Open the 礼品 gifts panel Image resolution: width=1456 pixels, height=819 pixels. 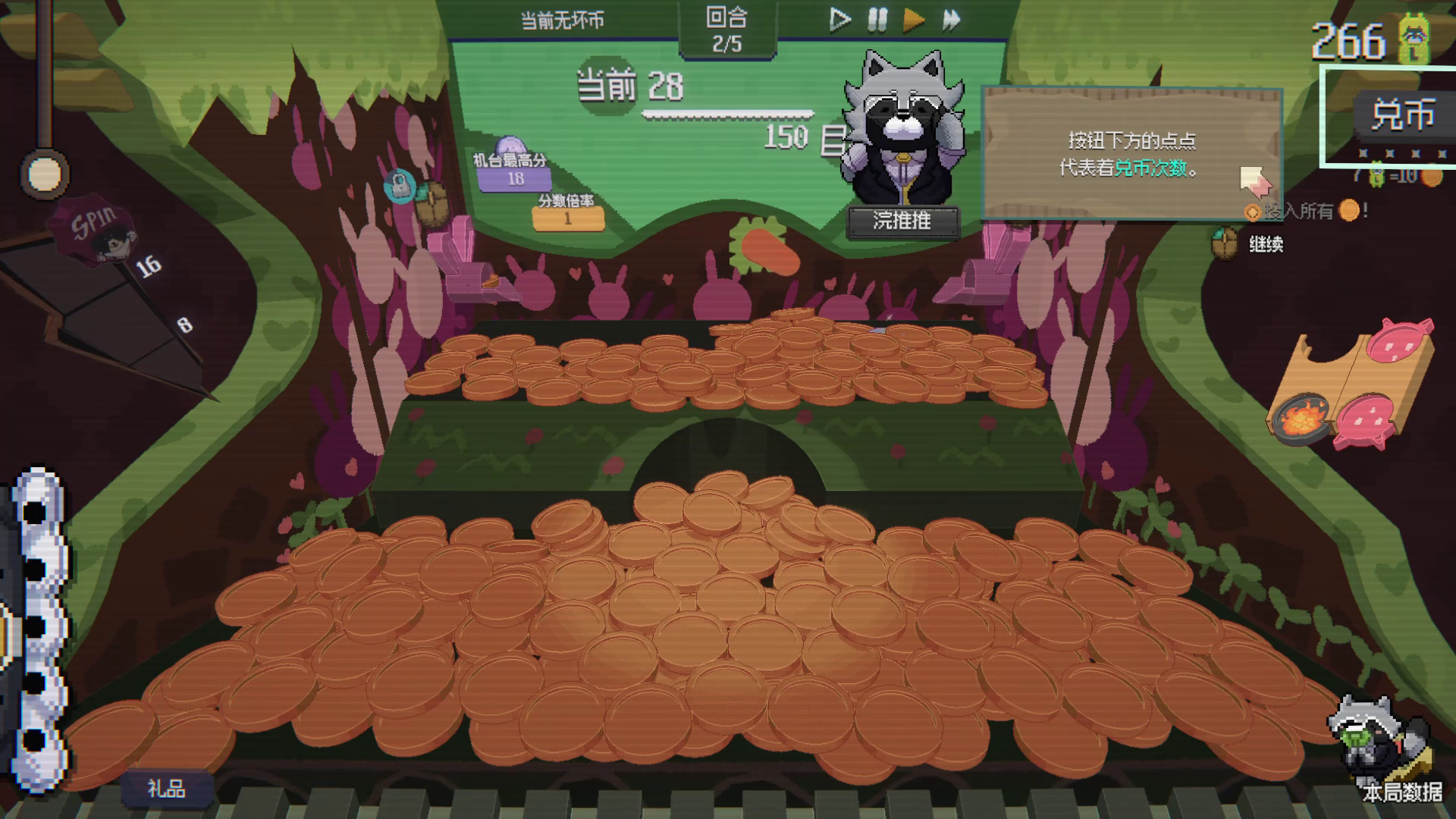pos(166,789)
